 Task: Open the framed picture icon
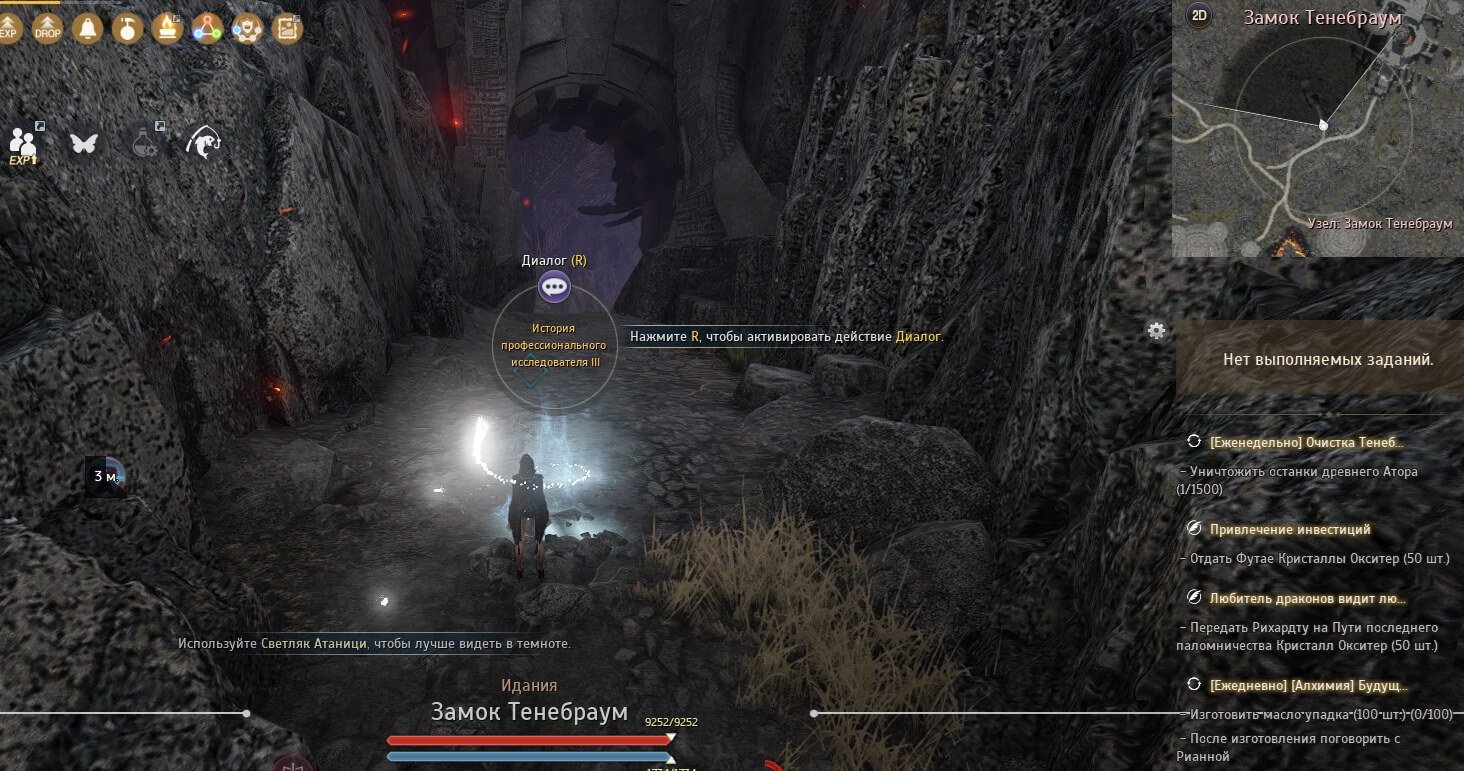point(287,27)
